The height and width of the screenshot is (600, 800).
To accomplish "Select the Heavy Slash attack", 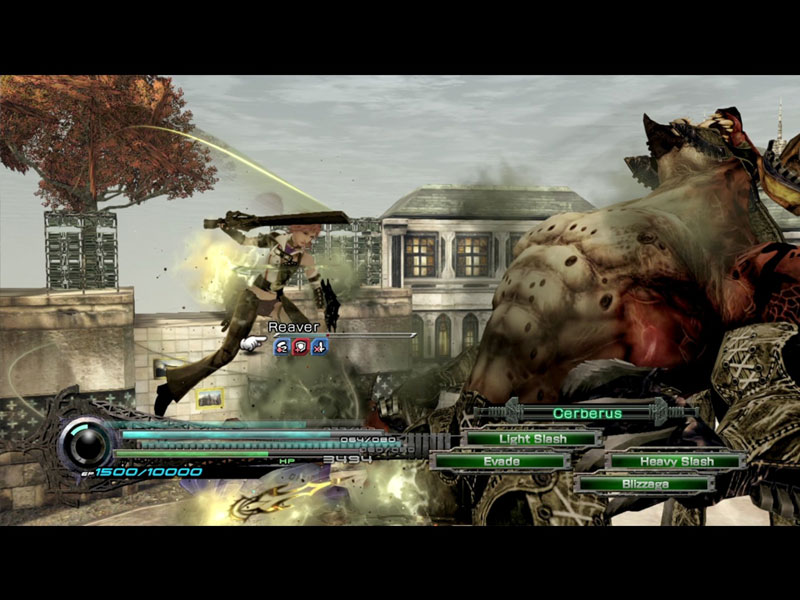I will (x=677, y=461).
